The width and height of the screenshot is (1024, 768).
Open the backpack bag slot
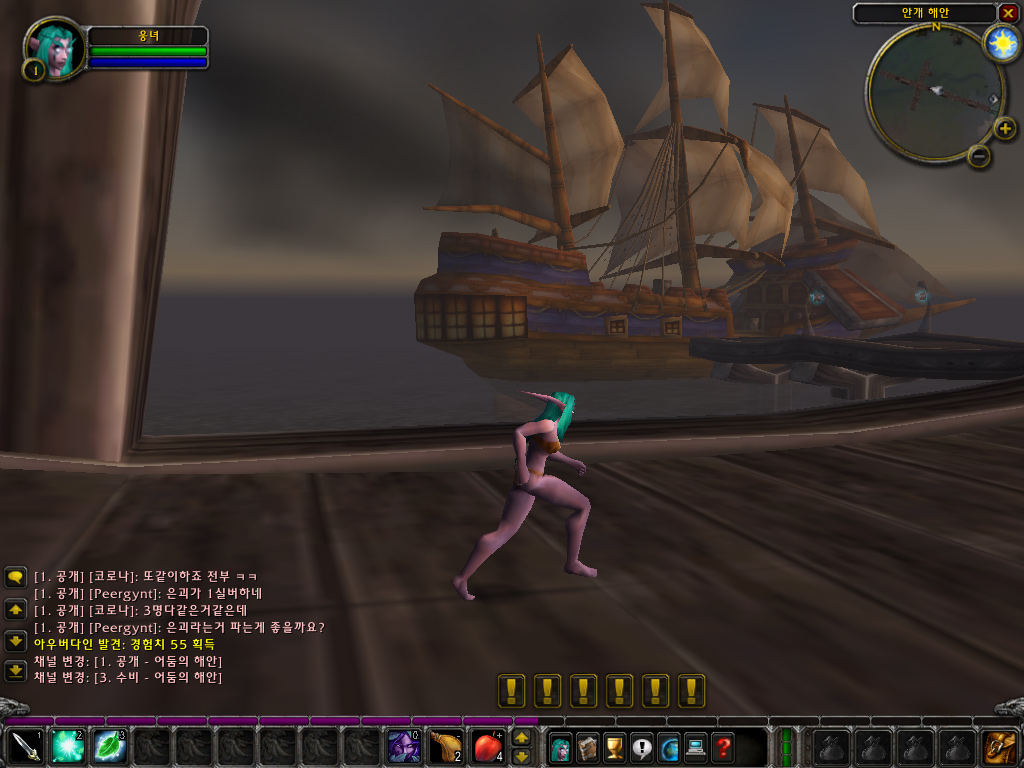[999, 747]
